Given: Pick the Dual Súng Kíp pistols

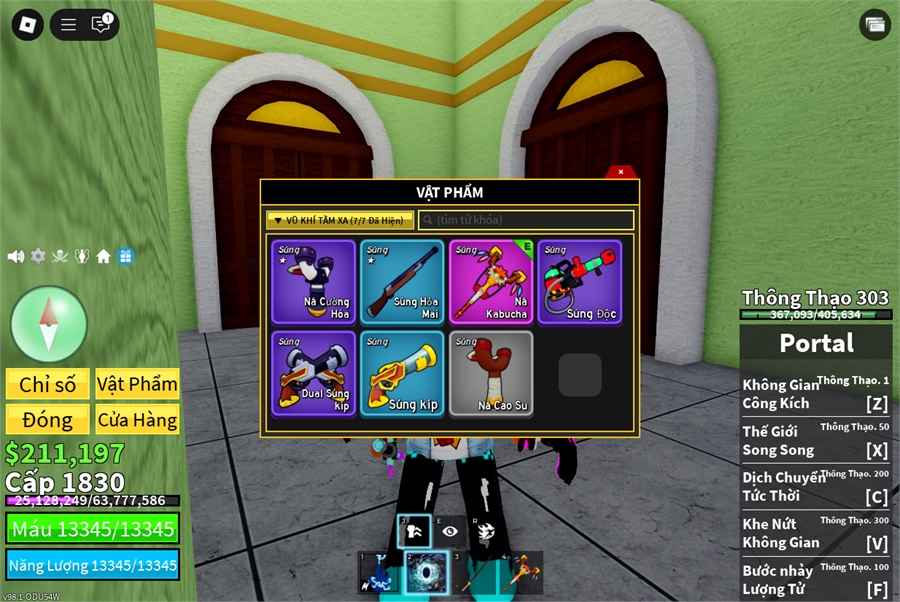Looking at the screenshot, I should [x=313, y=373].
